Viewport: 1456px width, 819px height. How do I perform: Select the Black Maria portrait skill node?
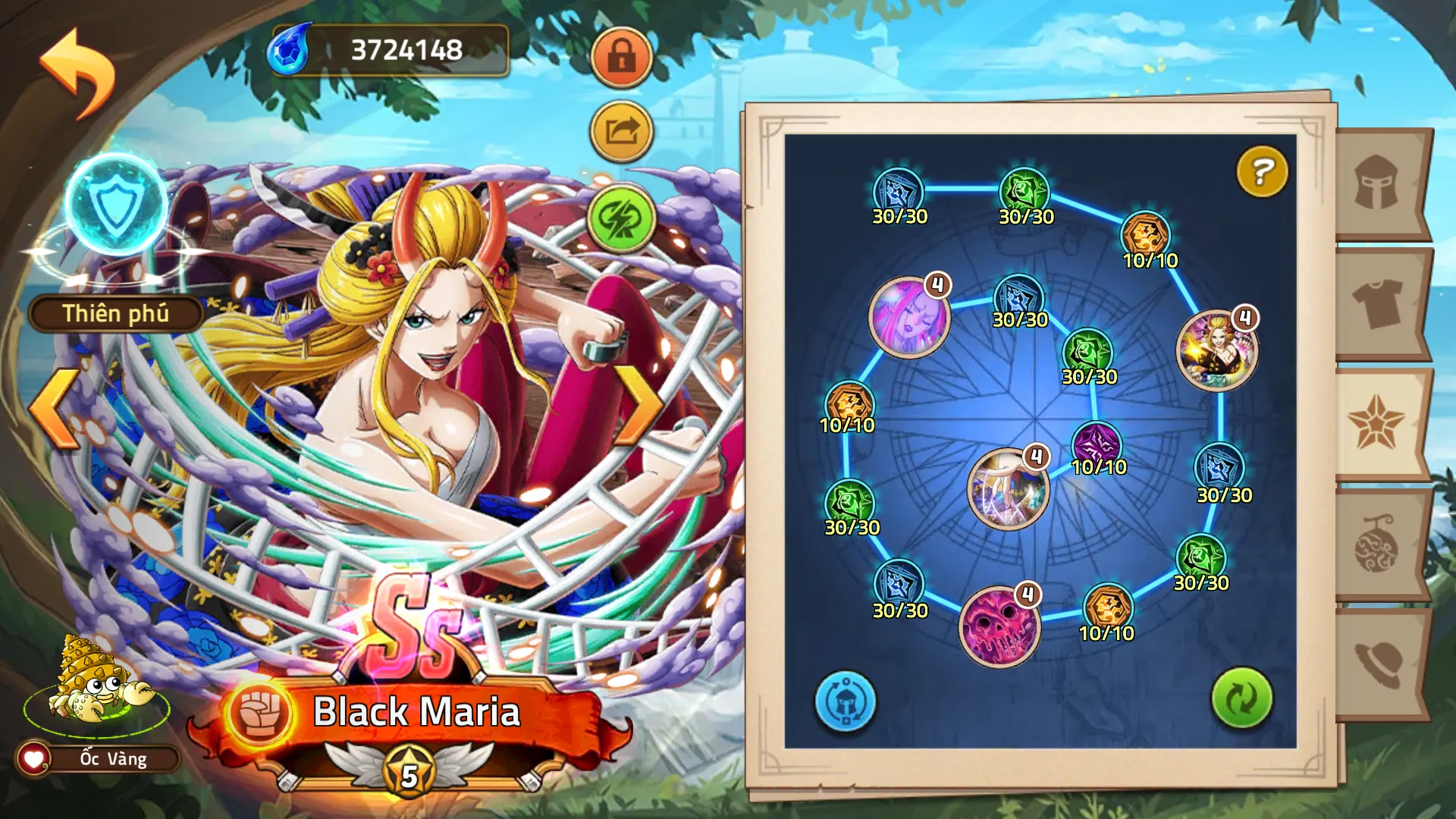[x=1216, y=350]
